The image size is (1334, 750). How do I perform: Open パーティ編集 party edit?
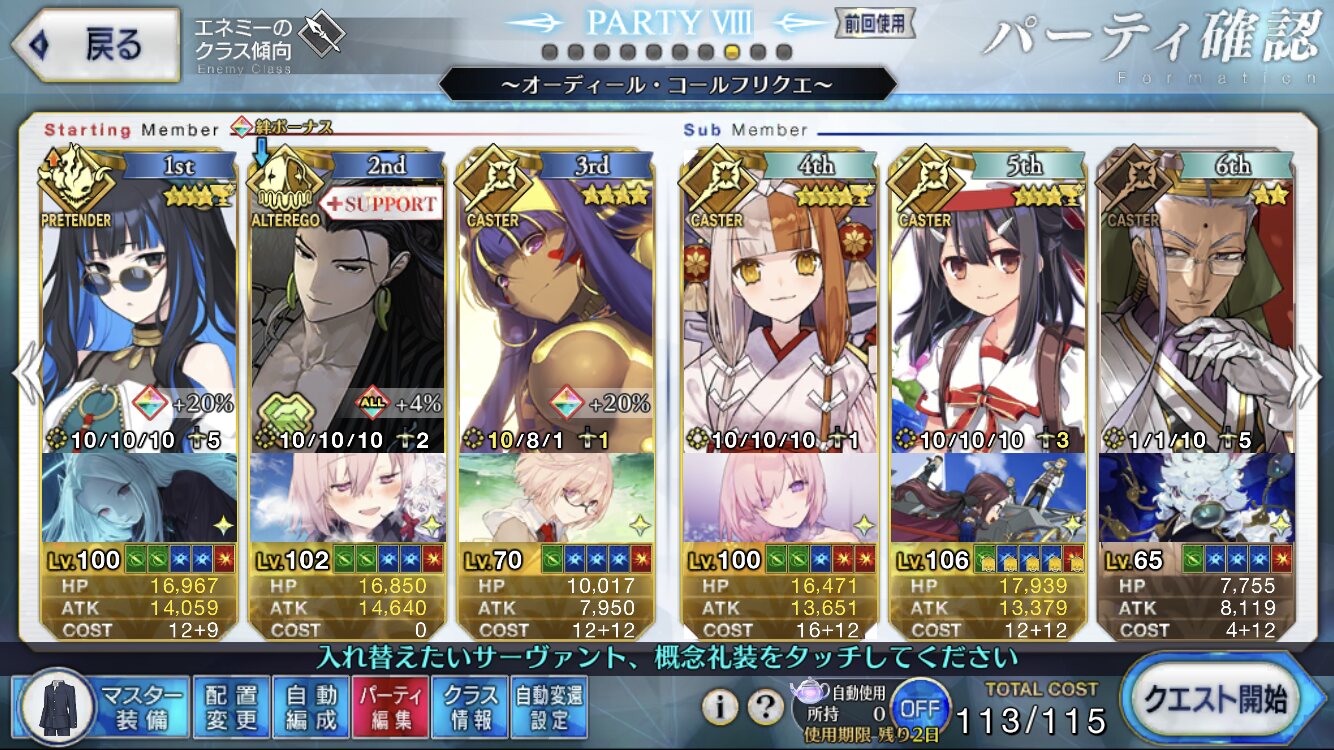[391, 706]
